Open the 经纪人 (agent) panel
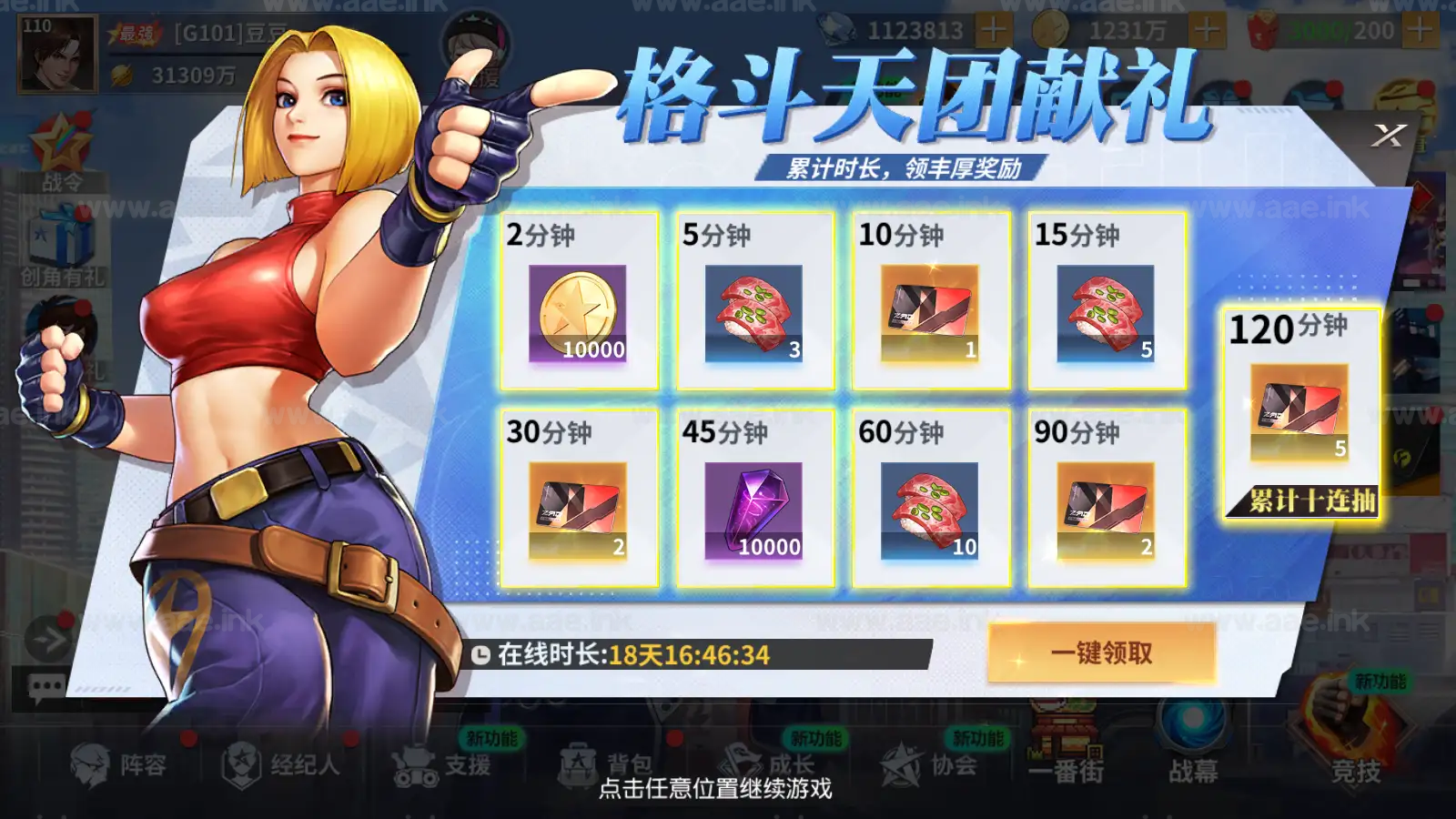The image size is (1456, 819). point(273,766)
